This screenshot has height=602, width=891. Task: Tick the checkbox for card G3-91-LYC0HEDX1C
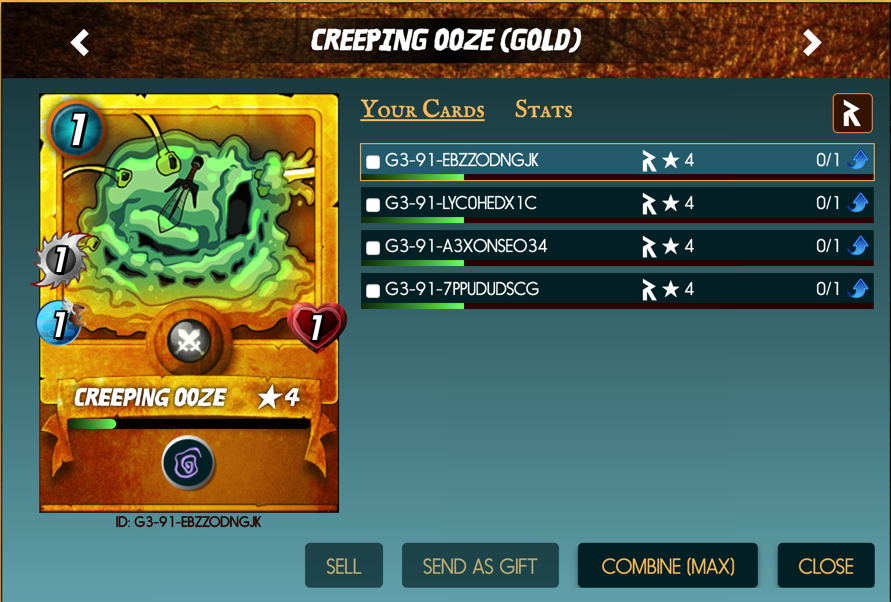point(373,205)
